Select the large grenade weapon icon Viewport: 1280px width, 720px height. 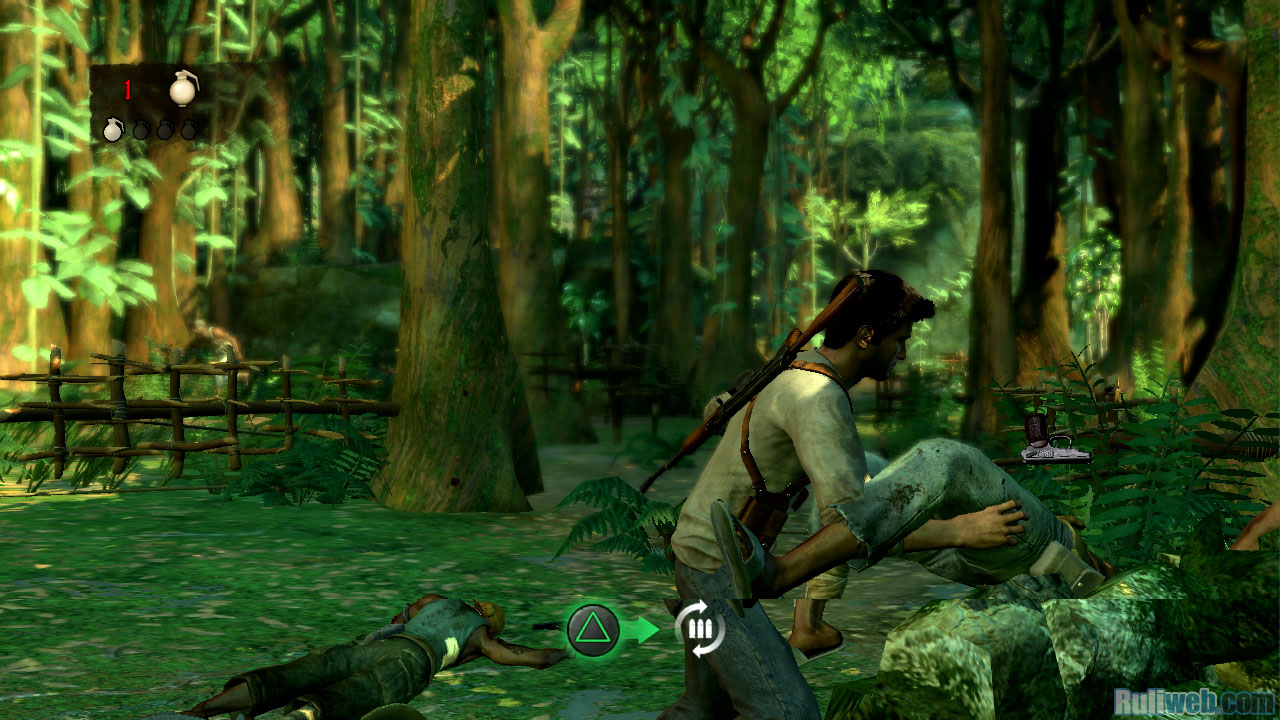(183, 88)
